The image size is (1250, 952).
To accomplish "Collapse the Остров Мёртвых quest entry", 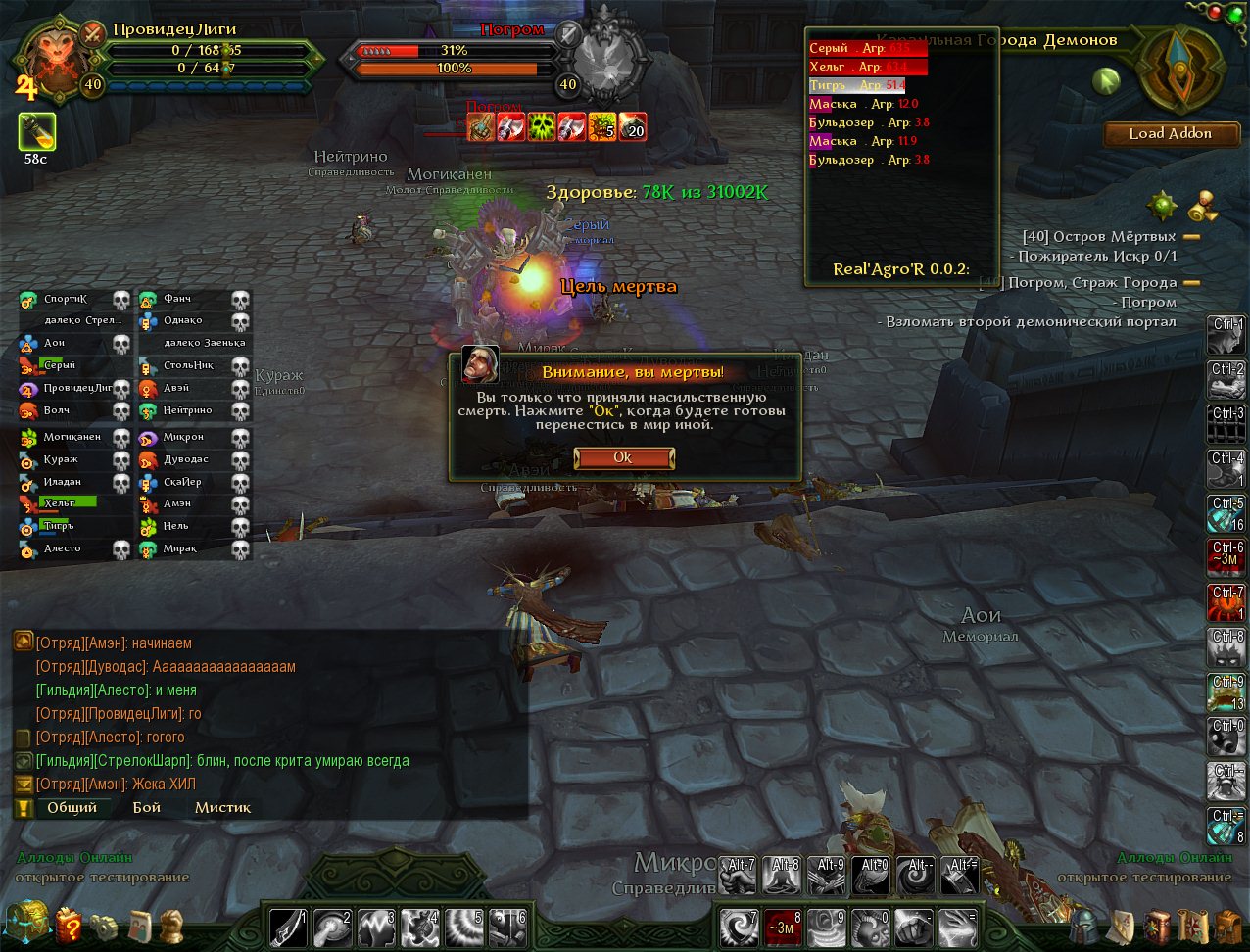I will click(x=1192, y=237).
